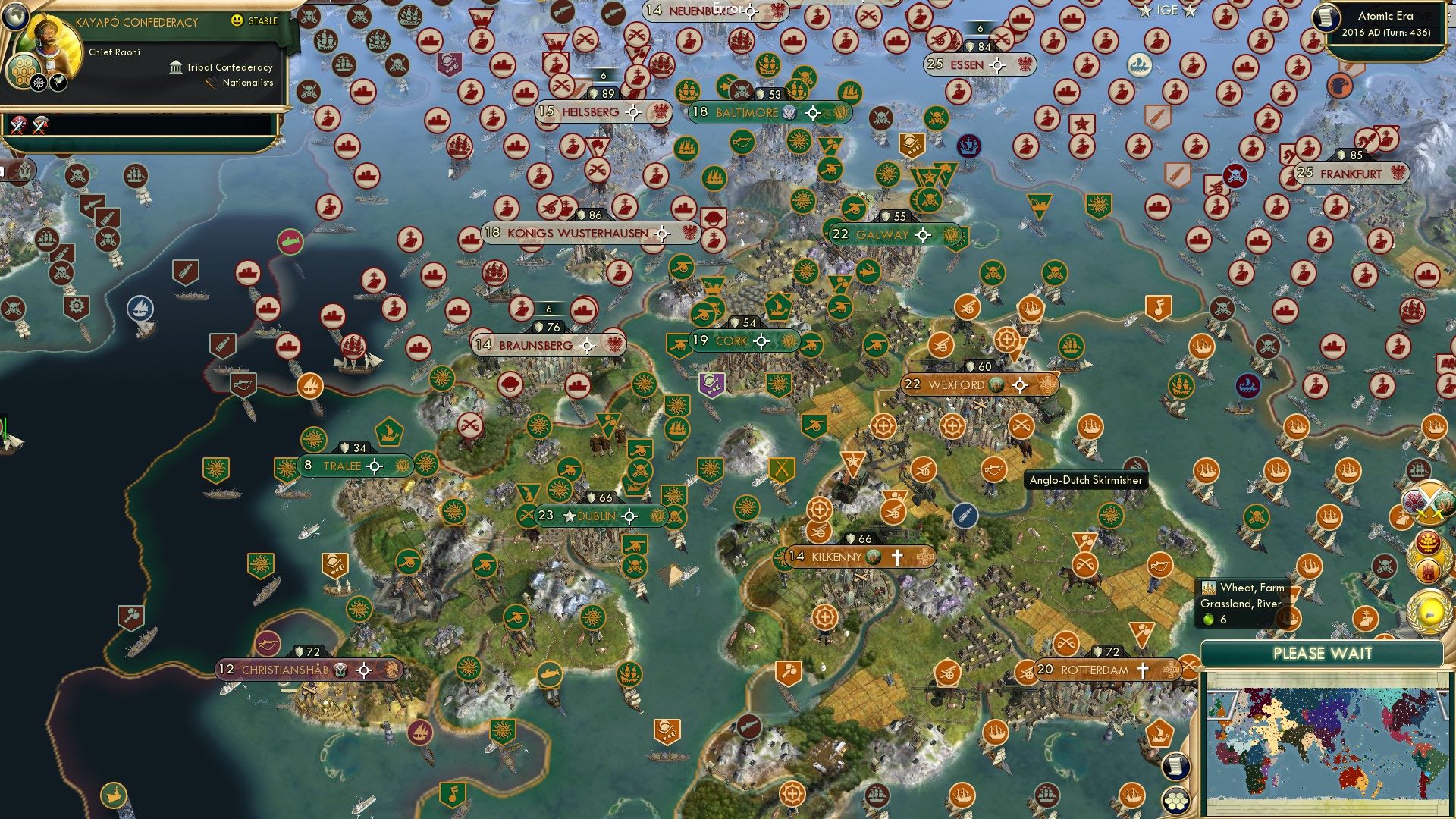Toggle the hex grid overlay near the minimap
Image resolution: width=1456 pixels, height=819 pixels.
click(x=1176, y=800)
